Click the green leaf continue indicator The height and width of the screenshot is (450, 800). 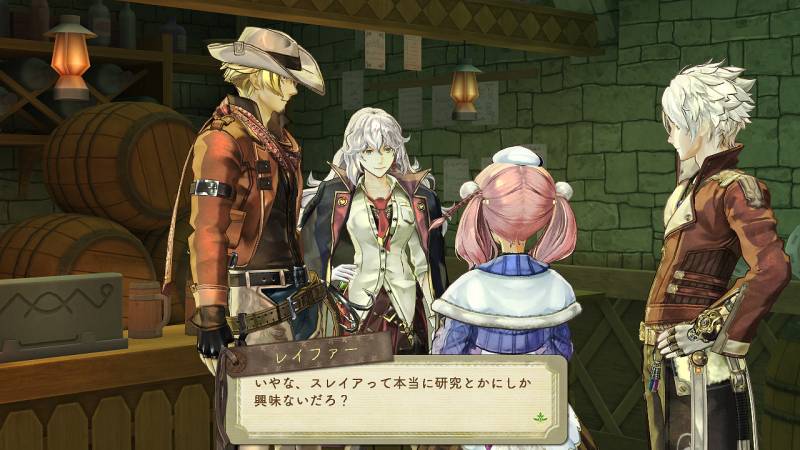coord(543,416)
